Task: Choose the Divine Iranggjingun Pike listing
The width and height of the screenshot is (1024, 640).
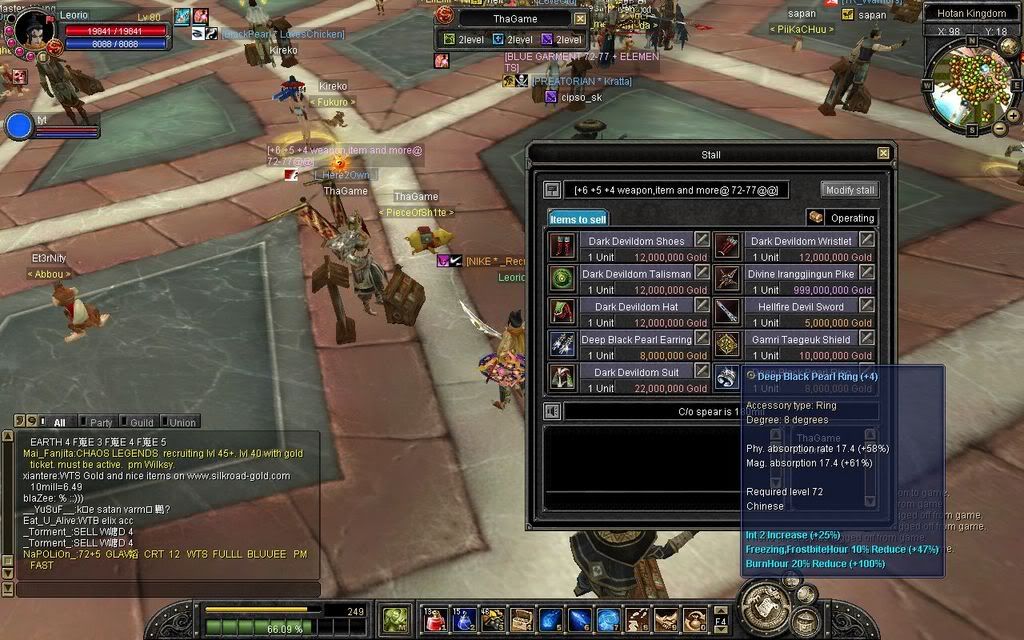Action: (x=800, y=274)
